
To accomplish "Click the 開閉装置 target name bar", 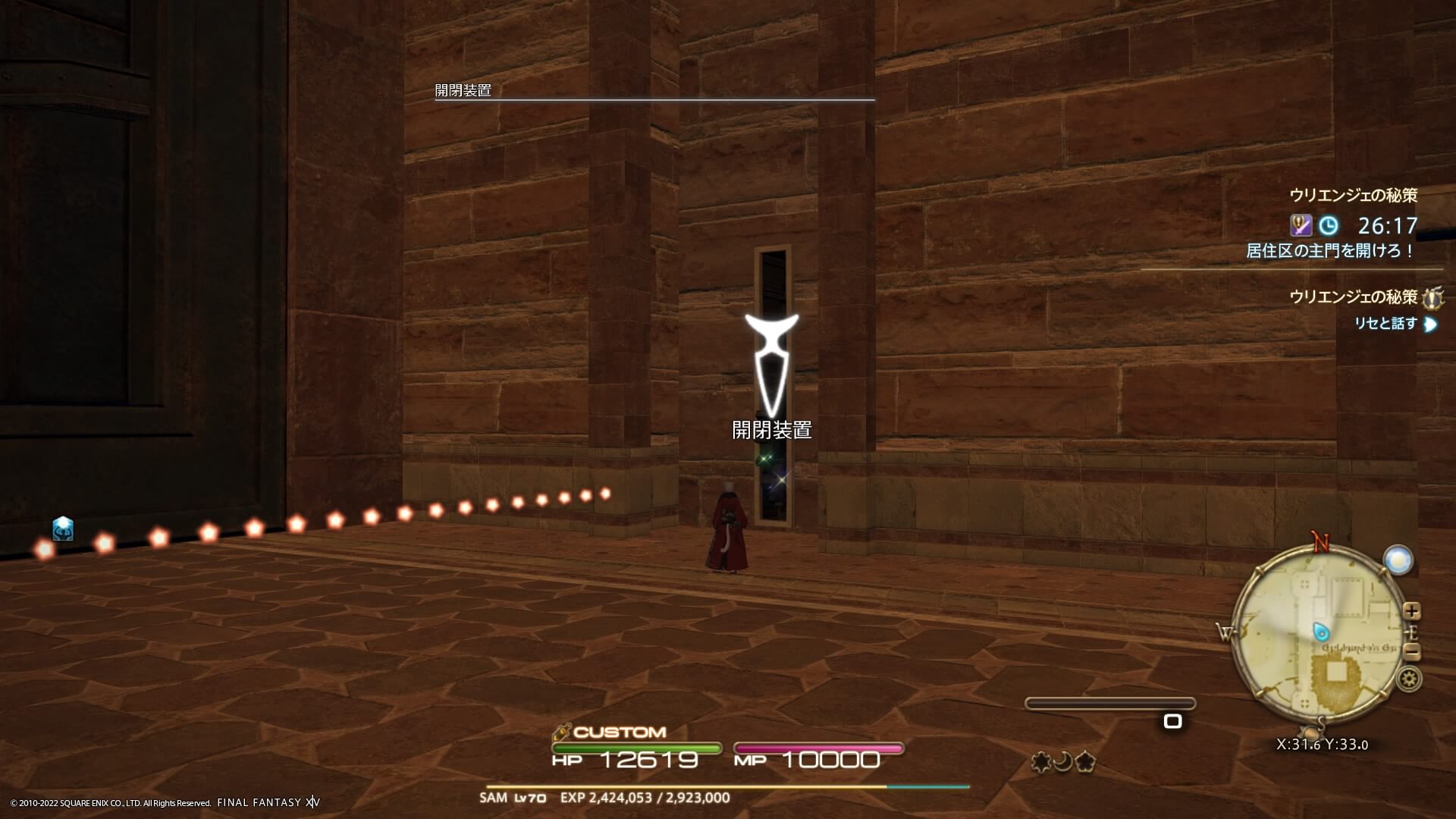I will [463, 90].
